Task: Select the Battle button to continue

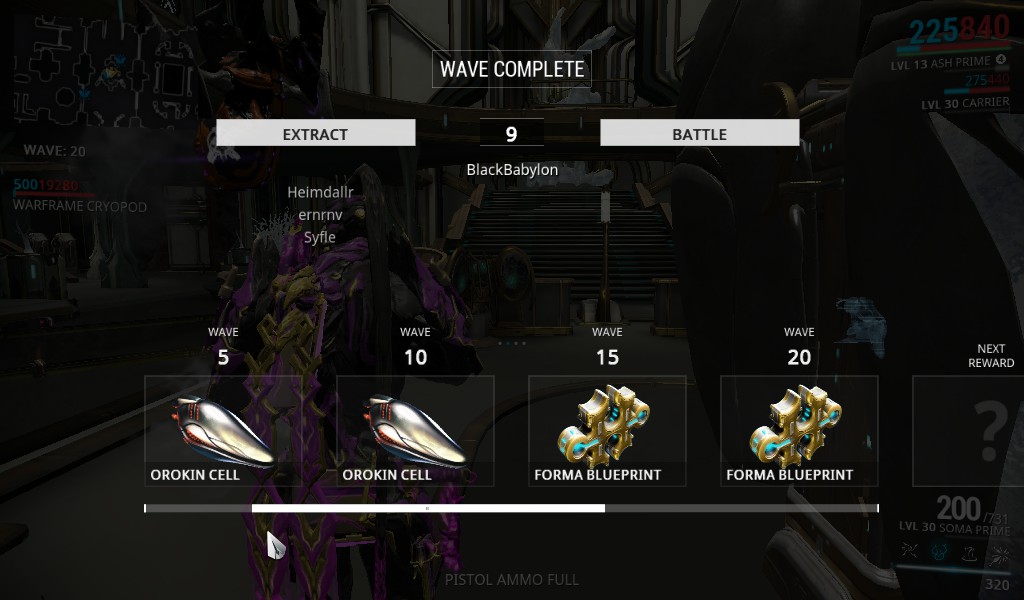Action: [699, 133]
